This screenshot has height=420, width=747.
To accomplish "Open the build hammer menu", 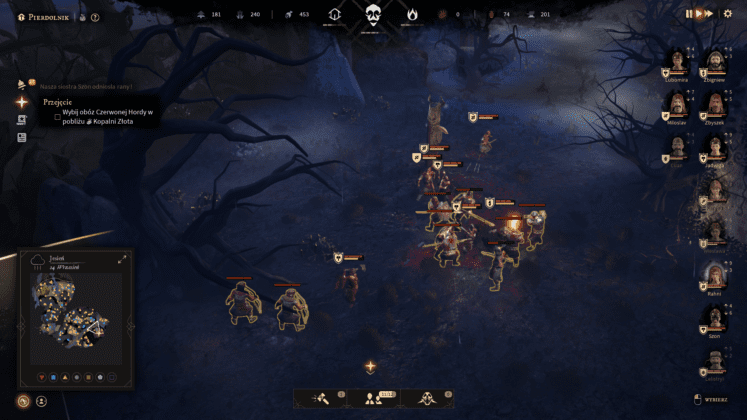I will (x=322, y=398).
